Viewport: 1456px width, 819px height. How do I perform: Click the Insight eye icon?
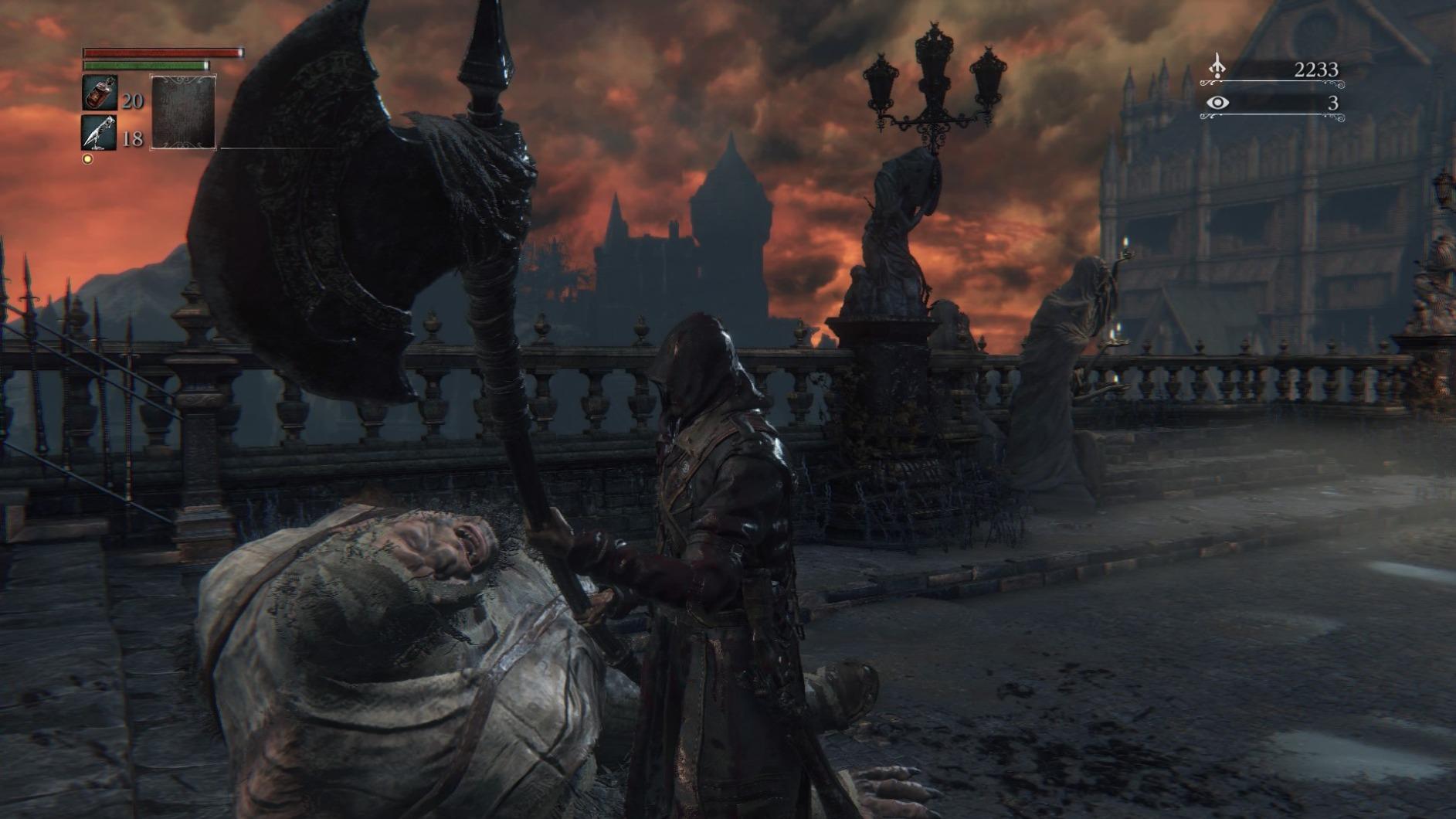coord(1217,103)
